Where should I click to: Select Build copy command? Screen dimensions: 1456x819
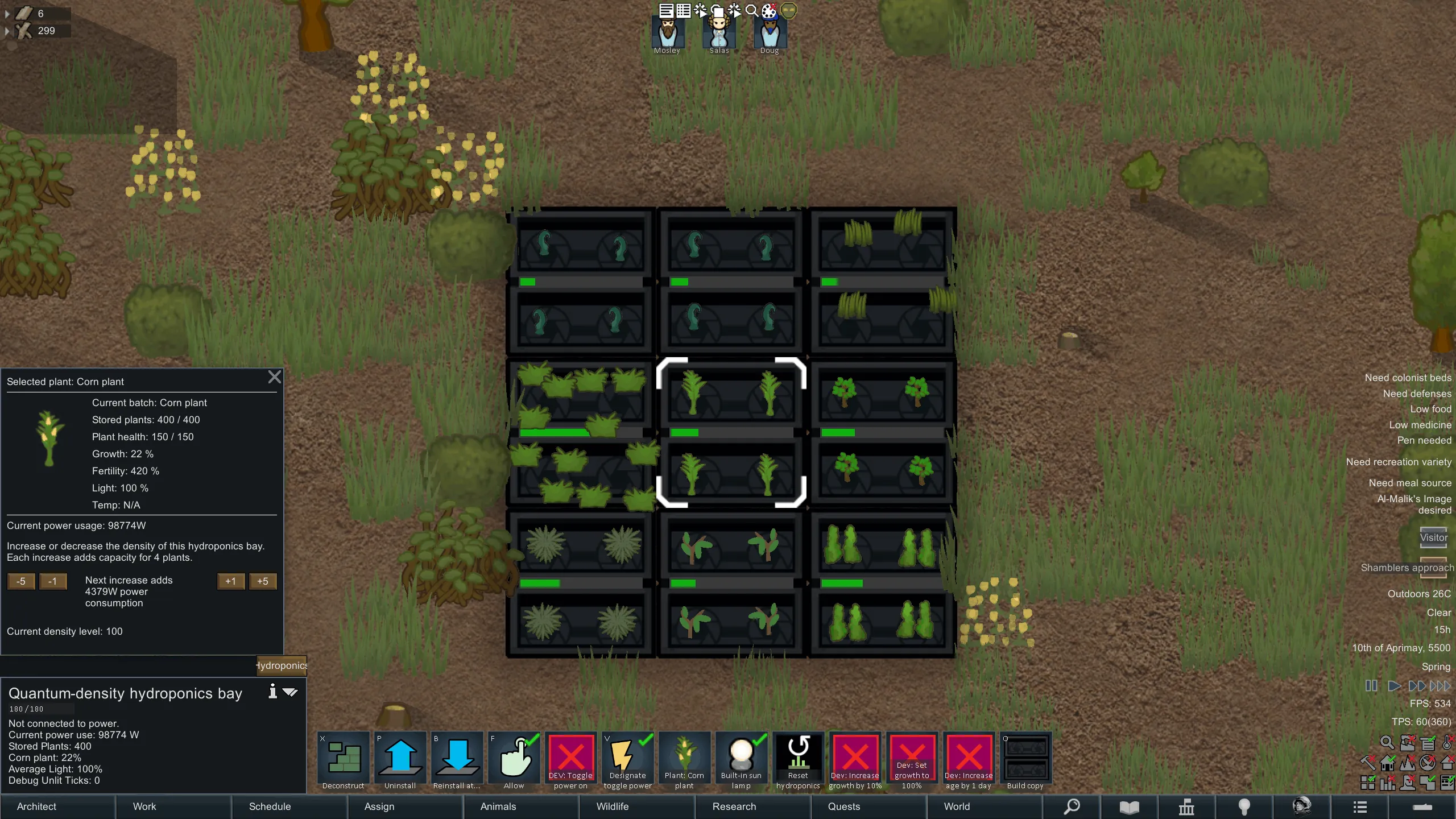tap(1025, 760)
